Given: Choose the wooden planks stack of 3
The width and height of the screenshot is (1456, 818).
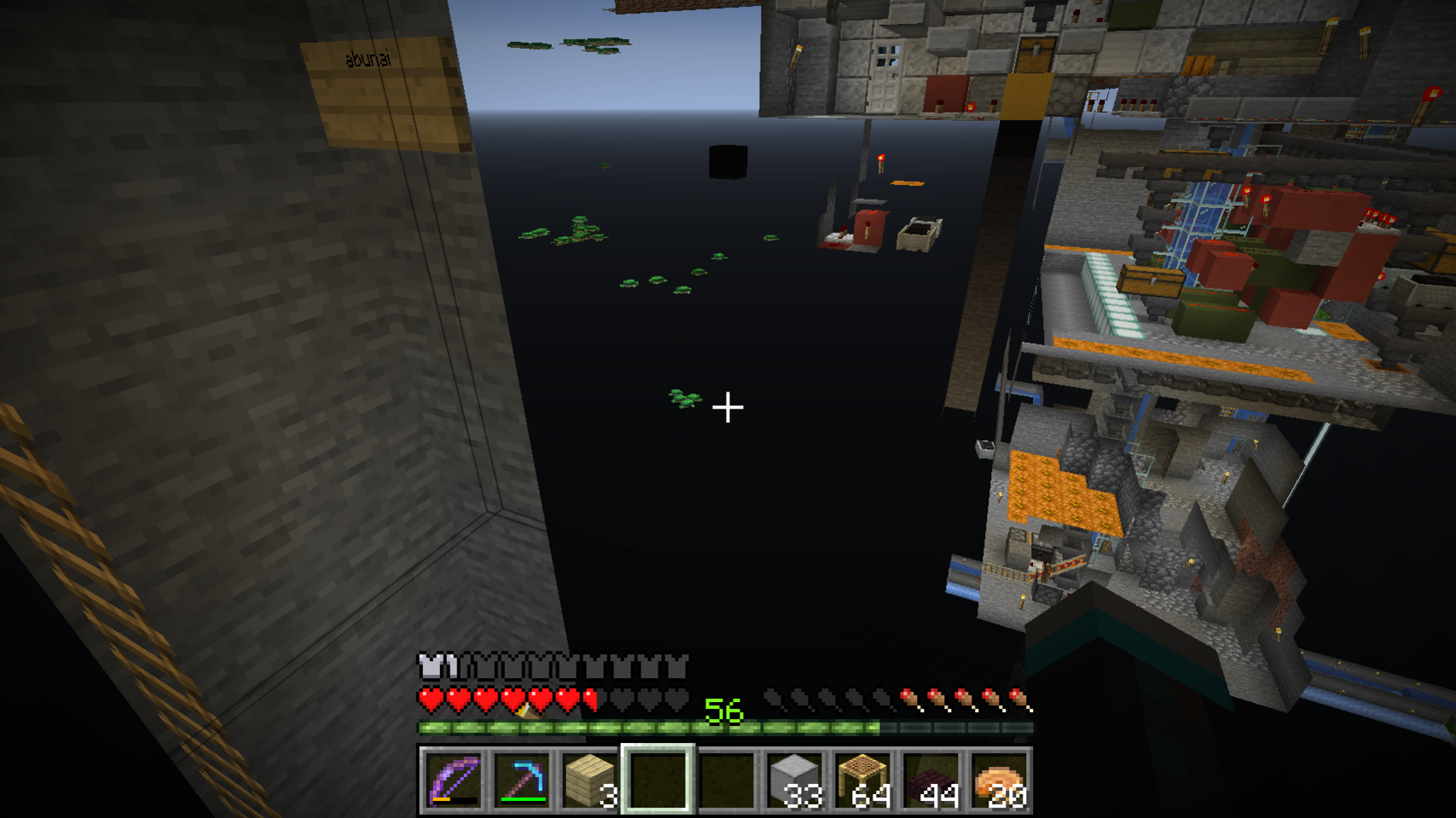Looking at the screenshot, I should [589, 780].
